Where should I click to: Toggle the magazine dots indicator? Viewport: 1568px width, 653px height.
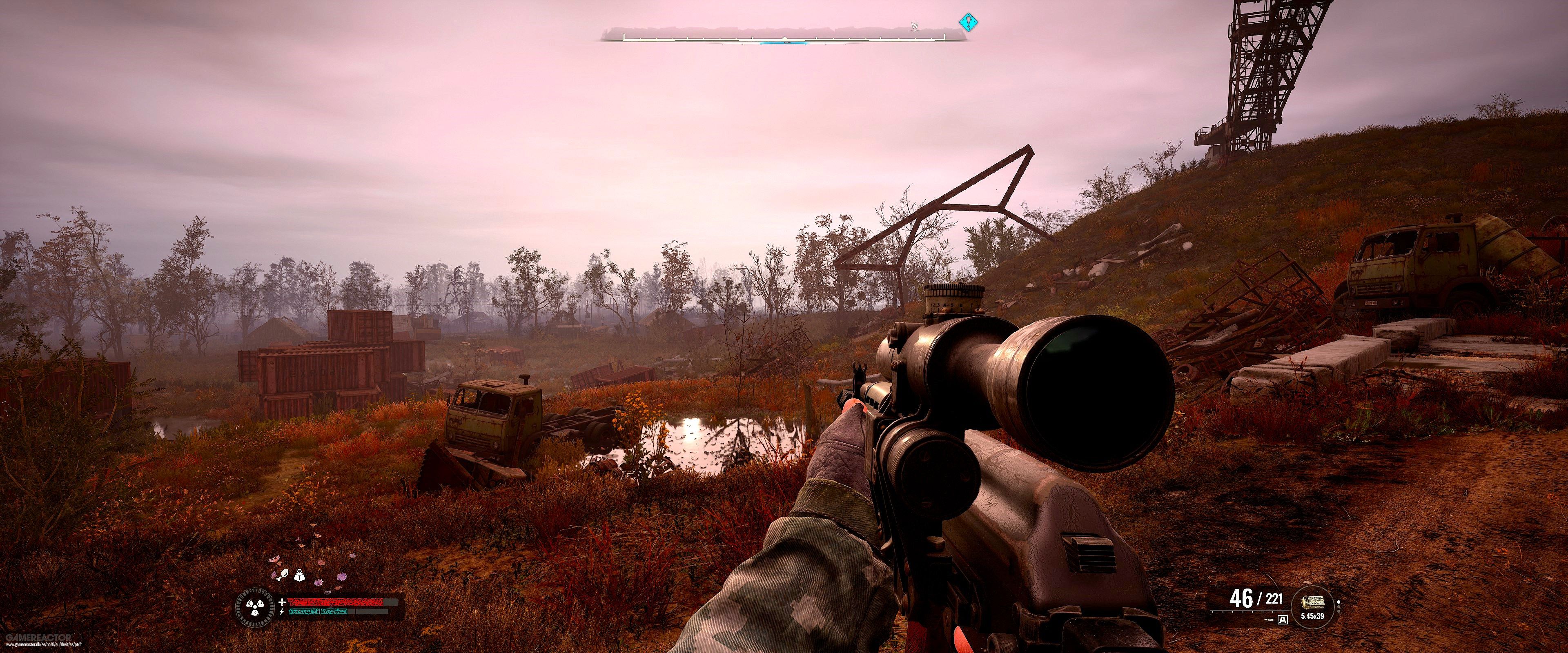coord(1339,606)
